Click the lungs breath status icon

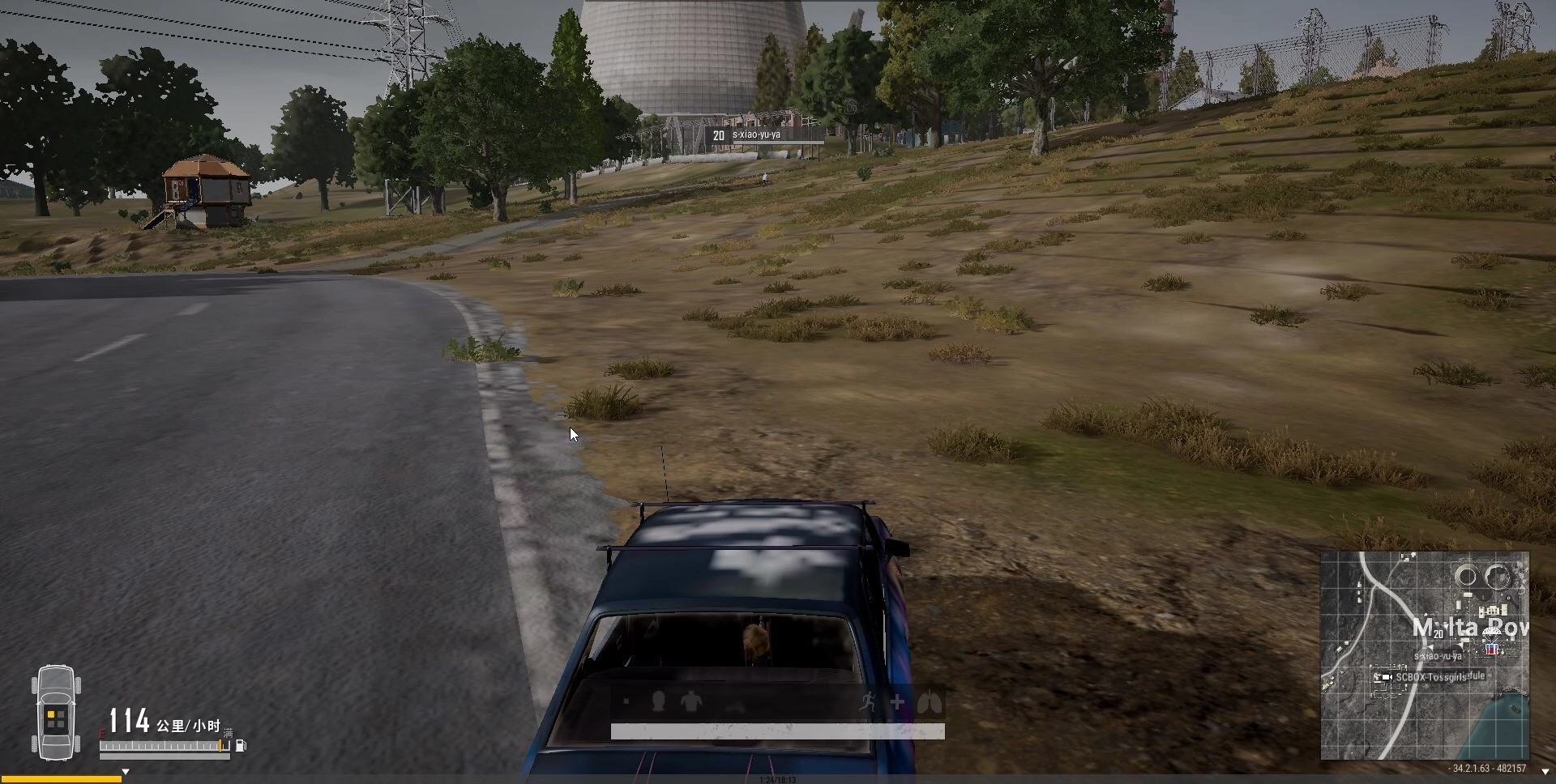pyautogui.click(x=930, y=701)
